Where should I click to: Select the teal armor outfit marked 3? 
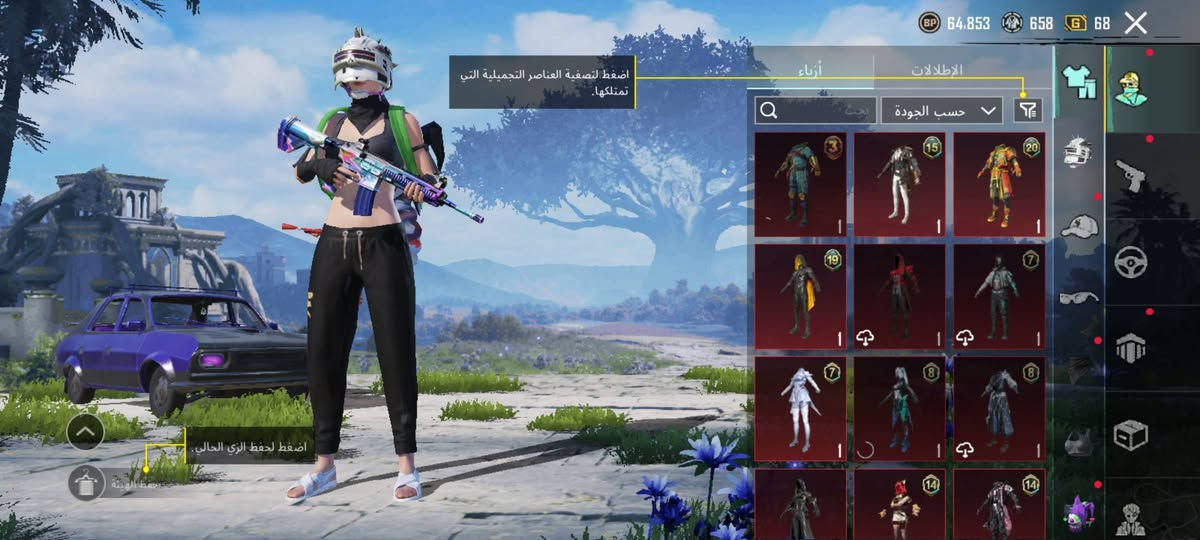(x=800, y=184)
